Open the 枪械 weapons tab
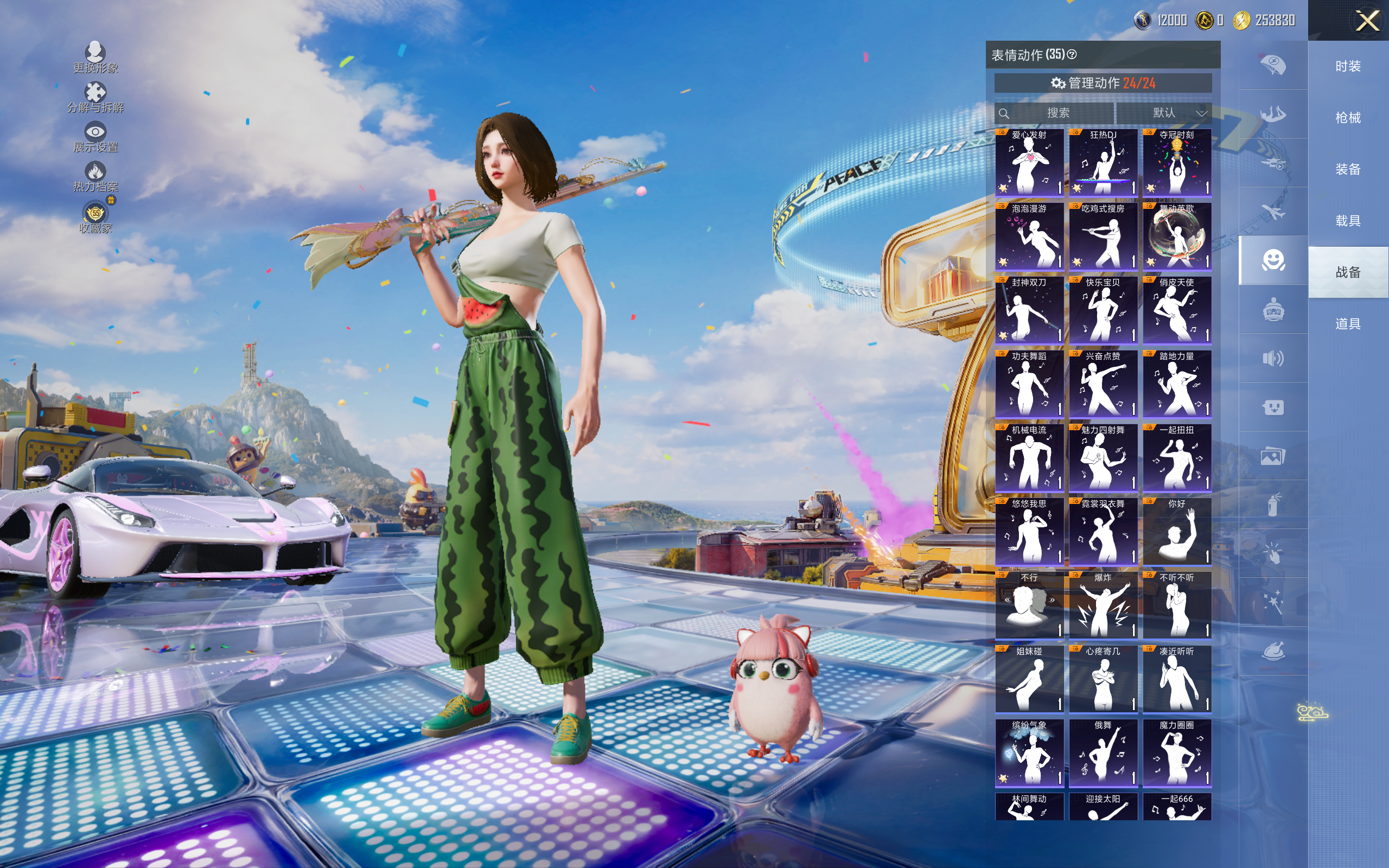 (1348, 118)
